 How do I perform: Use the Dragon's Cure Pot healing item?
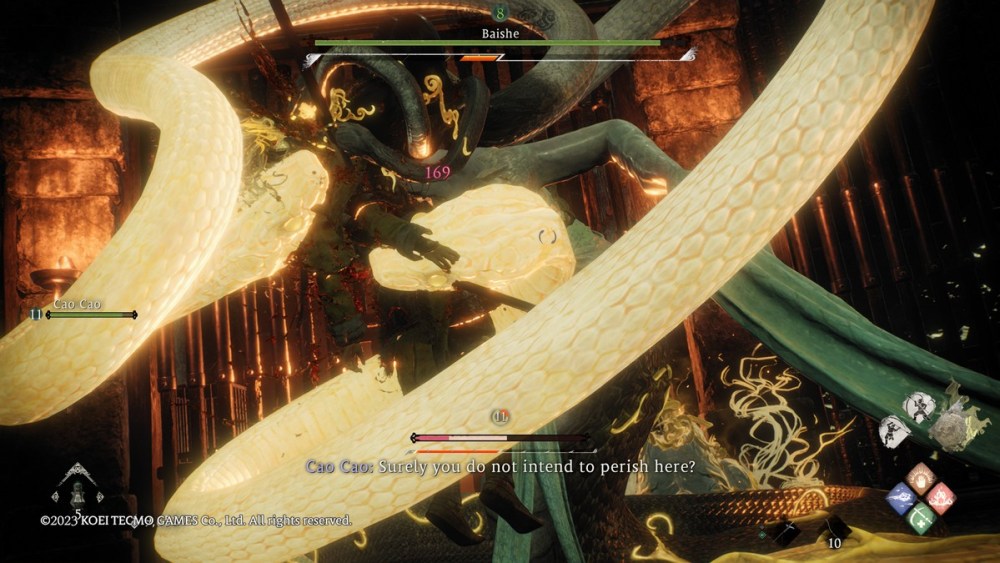(77, 491)
